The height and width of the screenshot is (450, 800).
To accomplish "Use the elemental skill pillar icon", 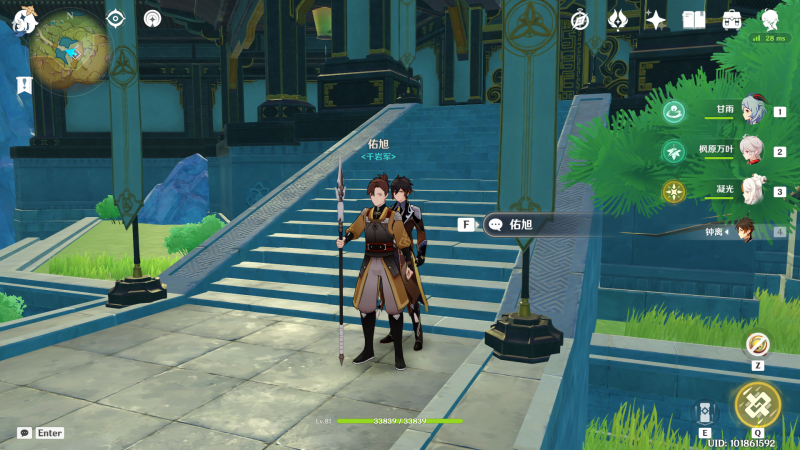I will (x=705, y=412).
